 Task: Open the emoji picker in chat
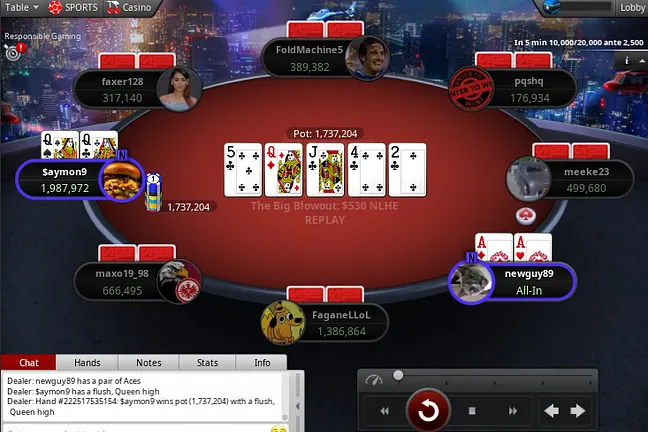click(279, 428)
